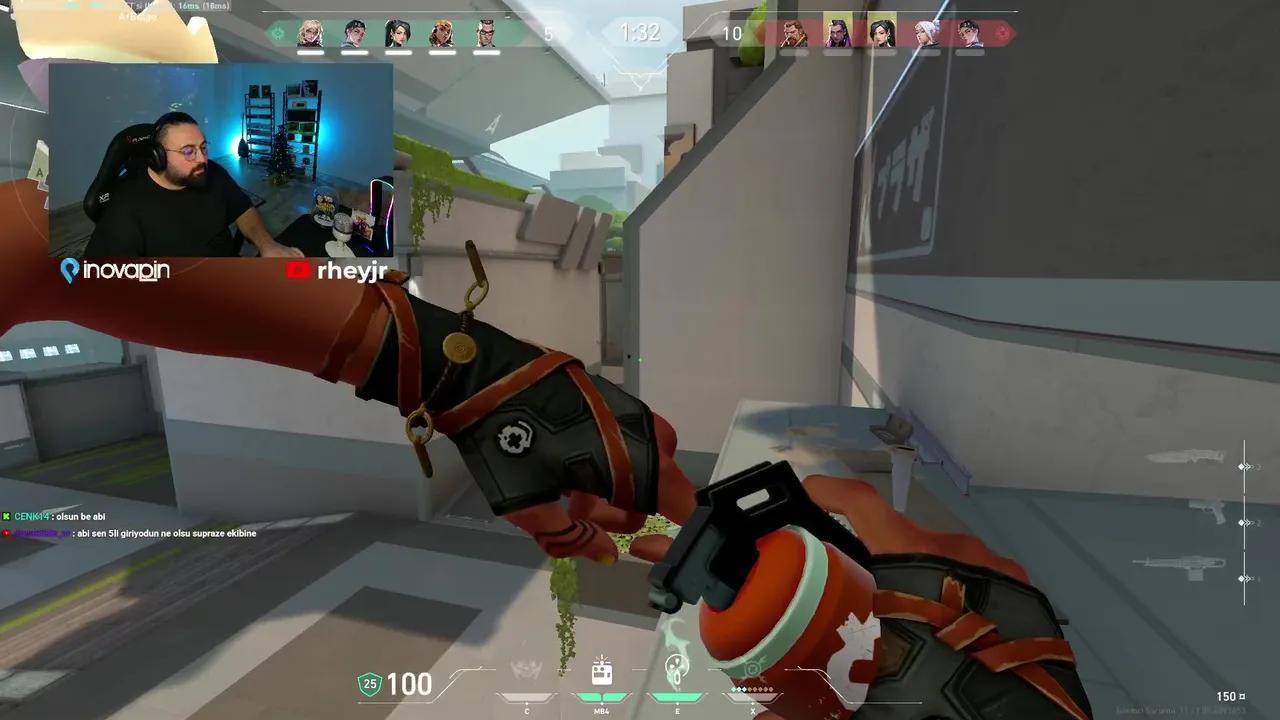1280x720 pixels.
Task: Select the E grenade ability icon
Action: click(x=677, y=668)
